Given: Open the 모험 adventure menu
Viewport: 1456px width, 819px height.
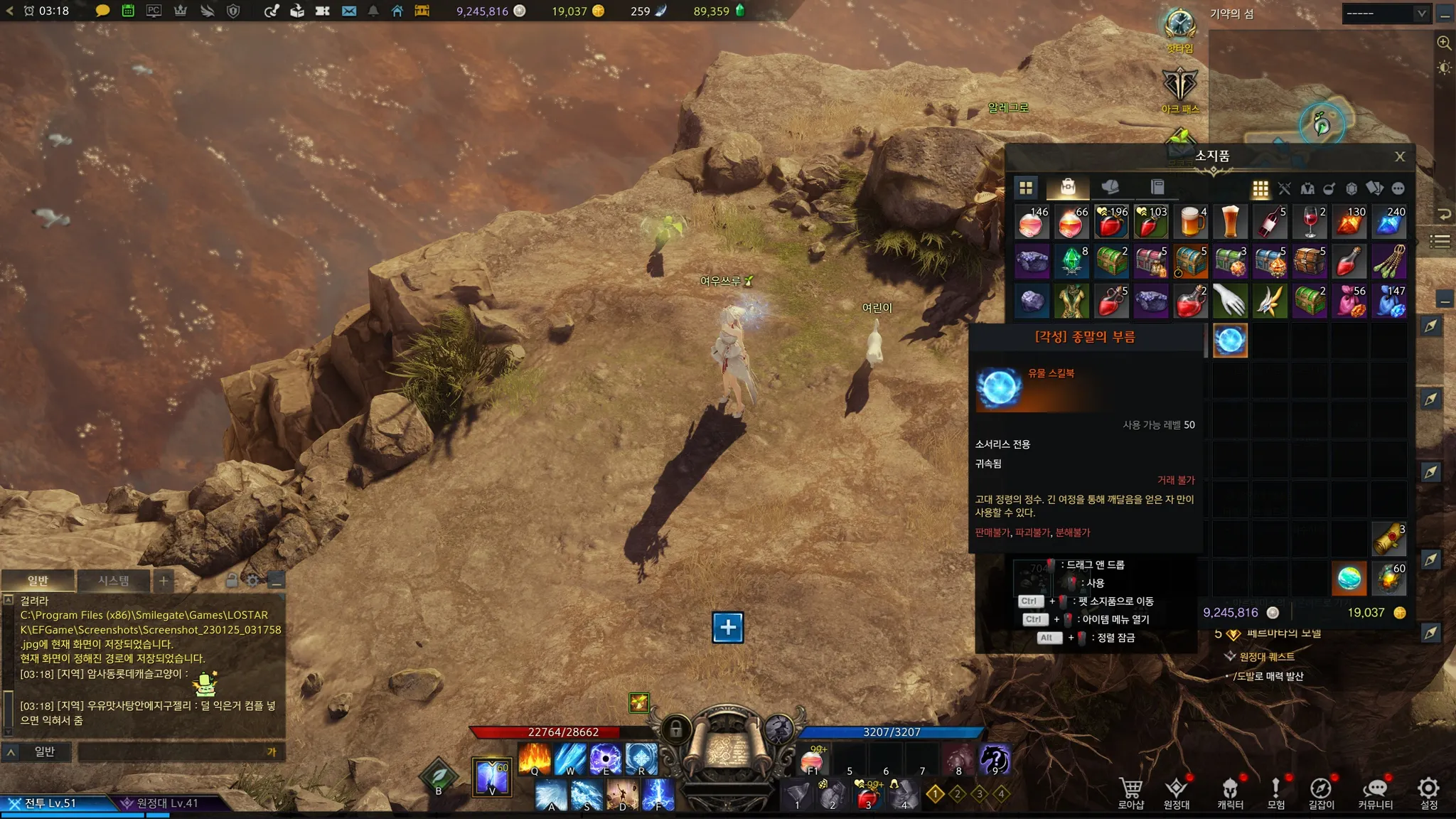Looking at the screenshot, I should point(1276,793).
